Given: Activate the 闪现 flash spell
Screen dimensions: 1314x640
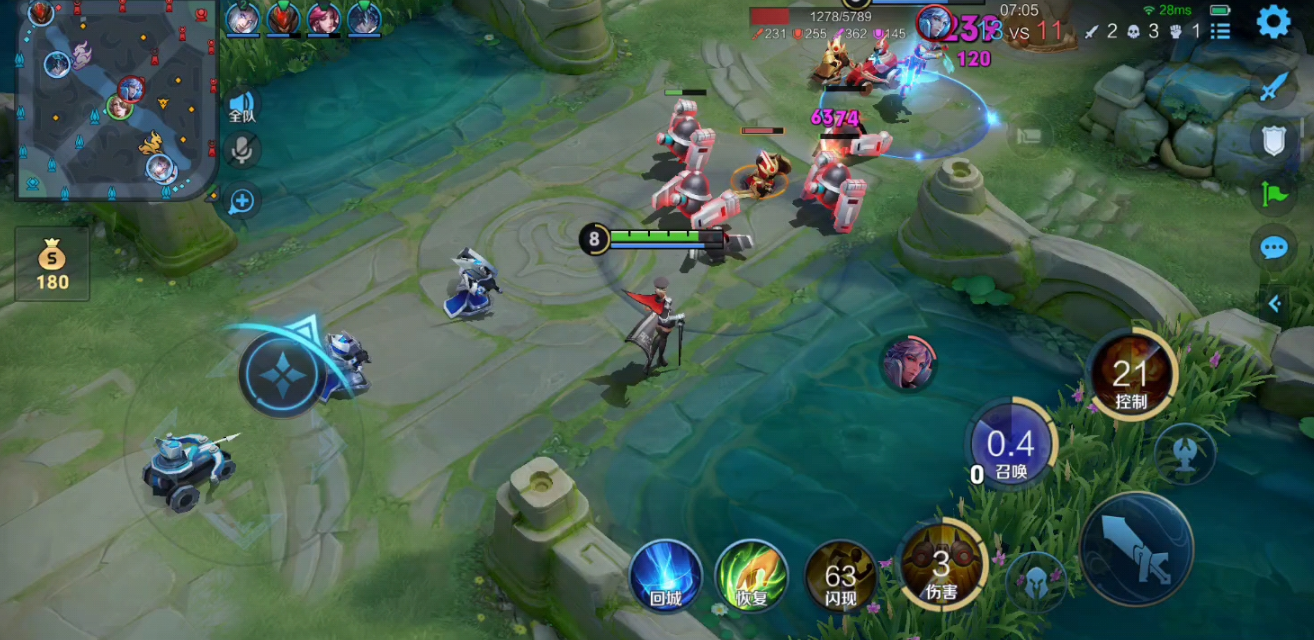Looking at the screenshot, I should pyautogui.click(x=840, y=577).
